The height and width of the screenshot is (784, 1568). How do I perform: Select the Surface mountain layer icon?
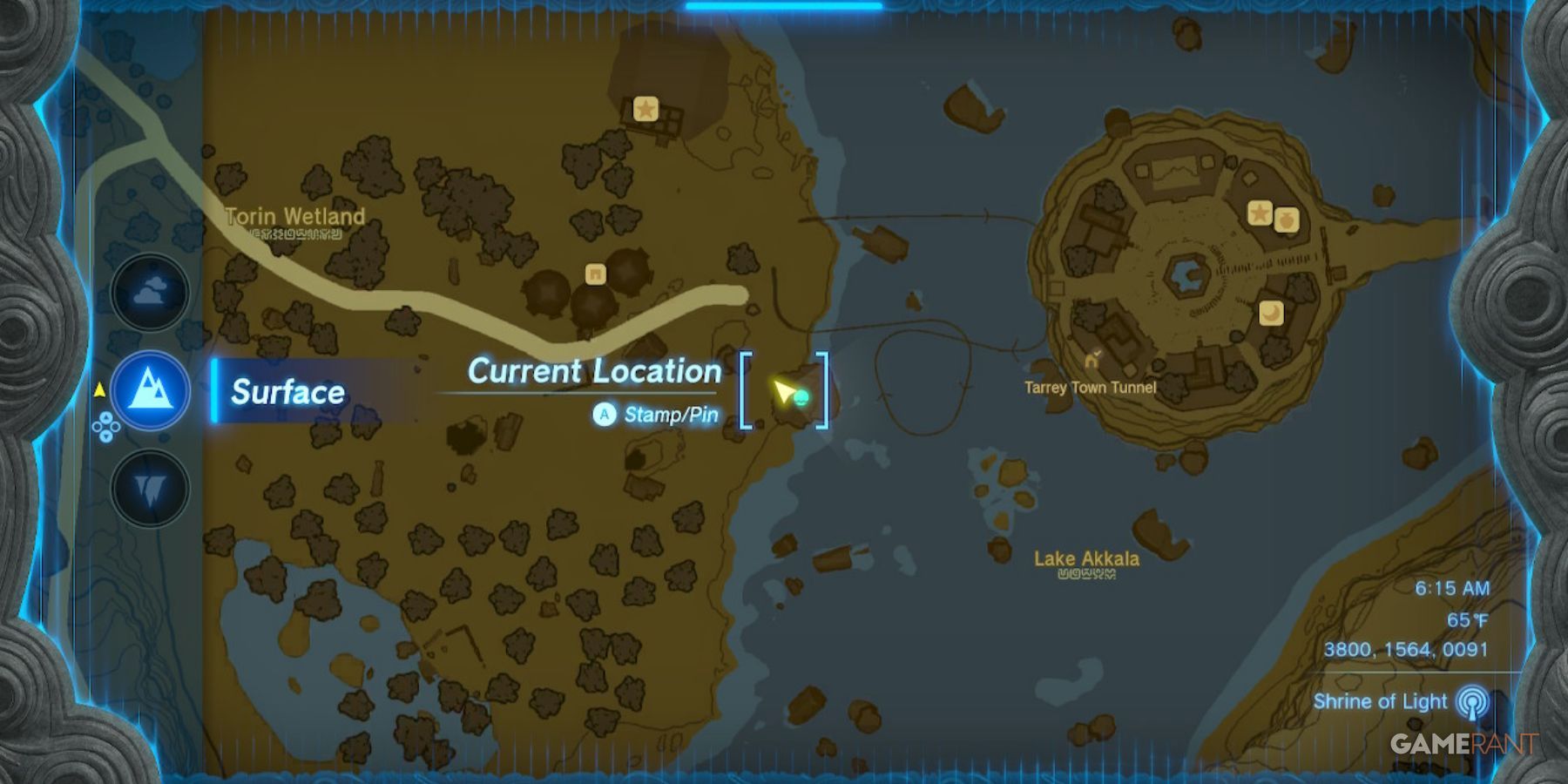pos(151,390)
